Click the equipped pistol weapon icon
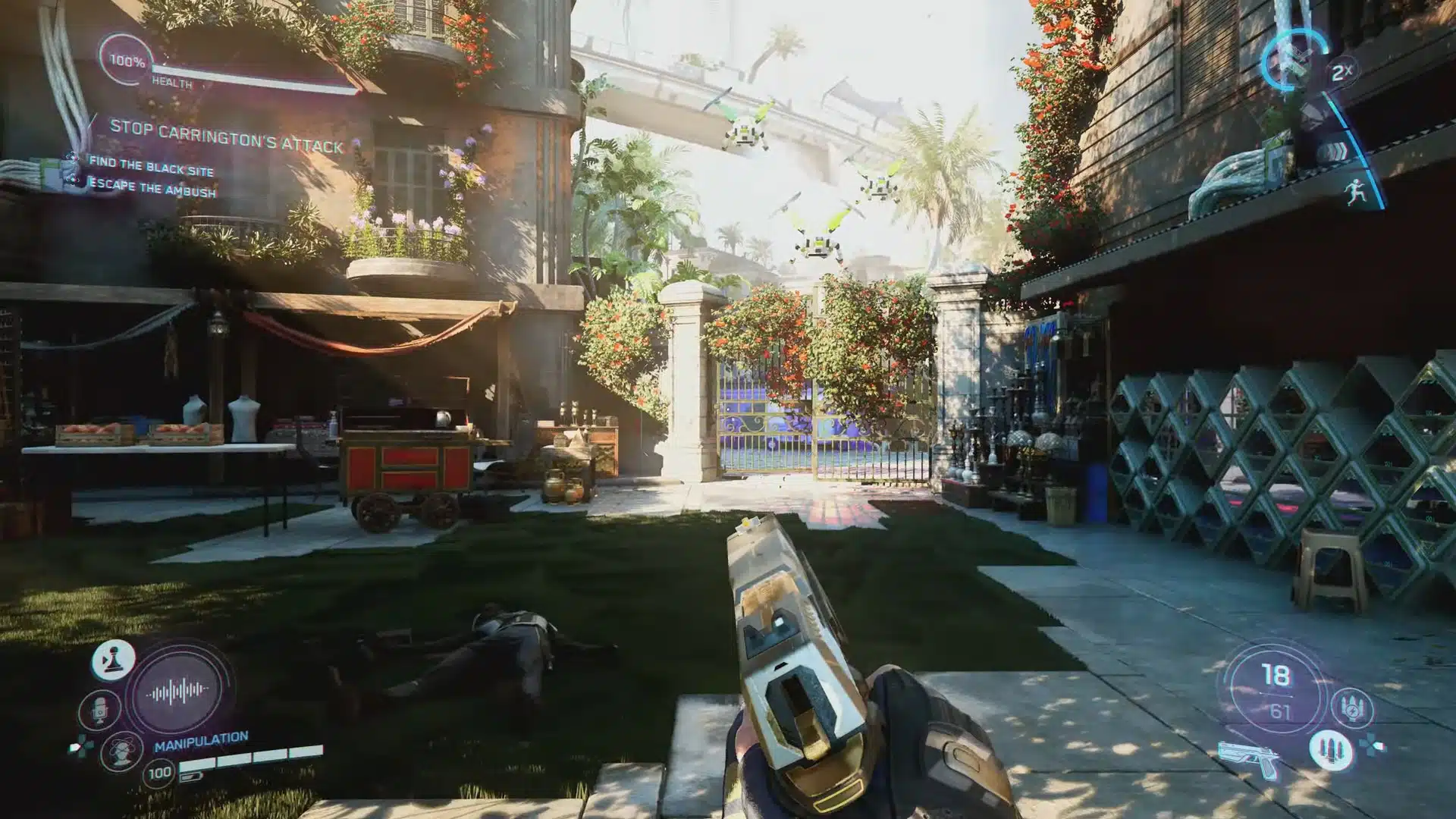Image resolution: width=1456 pixels, height=819 pixels. pyautogui.click(x=1248, y=758)
